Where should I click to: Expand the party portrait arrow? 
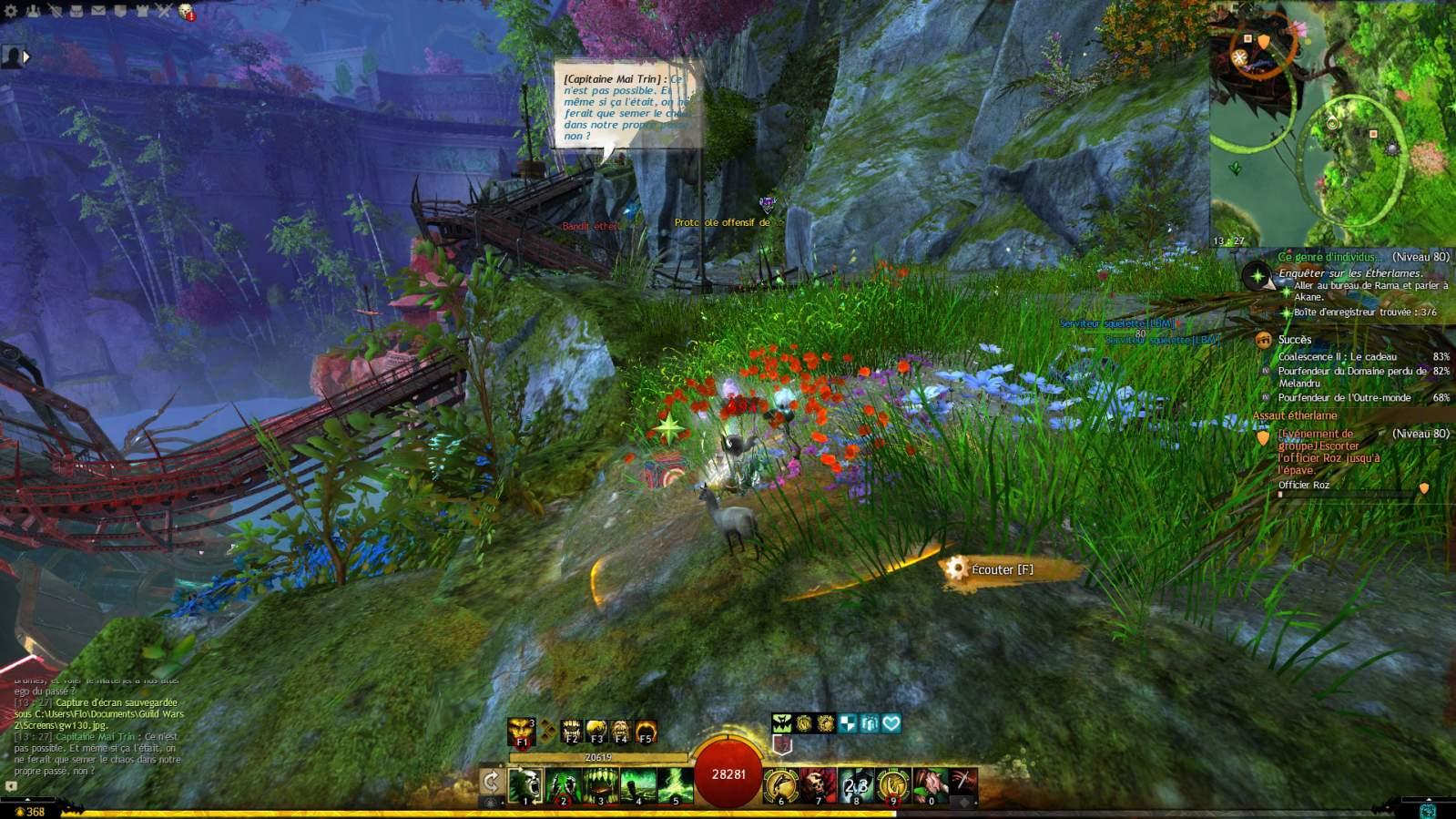point(26,56)
